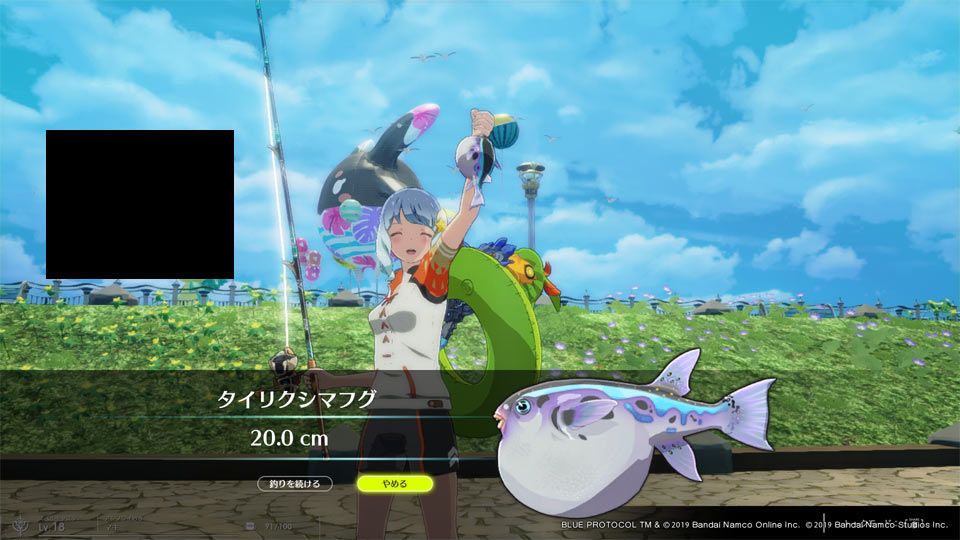The image size is (960, 540).
Task: Choose the 釣りを続ける (continue fishing) button
Action: coord(294,484)
